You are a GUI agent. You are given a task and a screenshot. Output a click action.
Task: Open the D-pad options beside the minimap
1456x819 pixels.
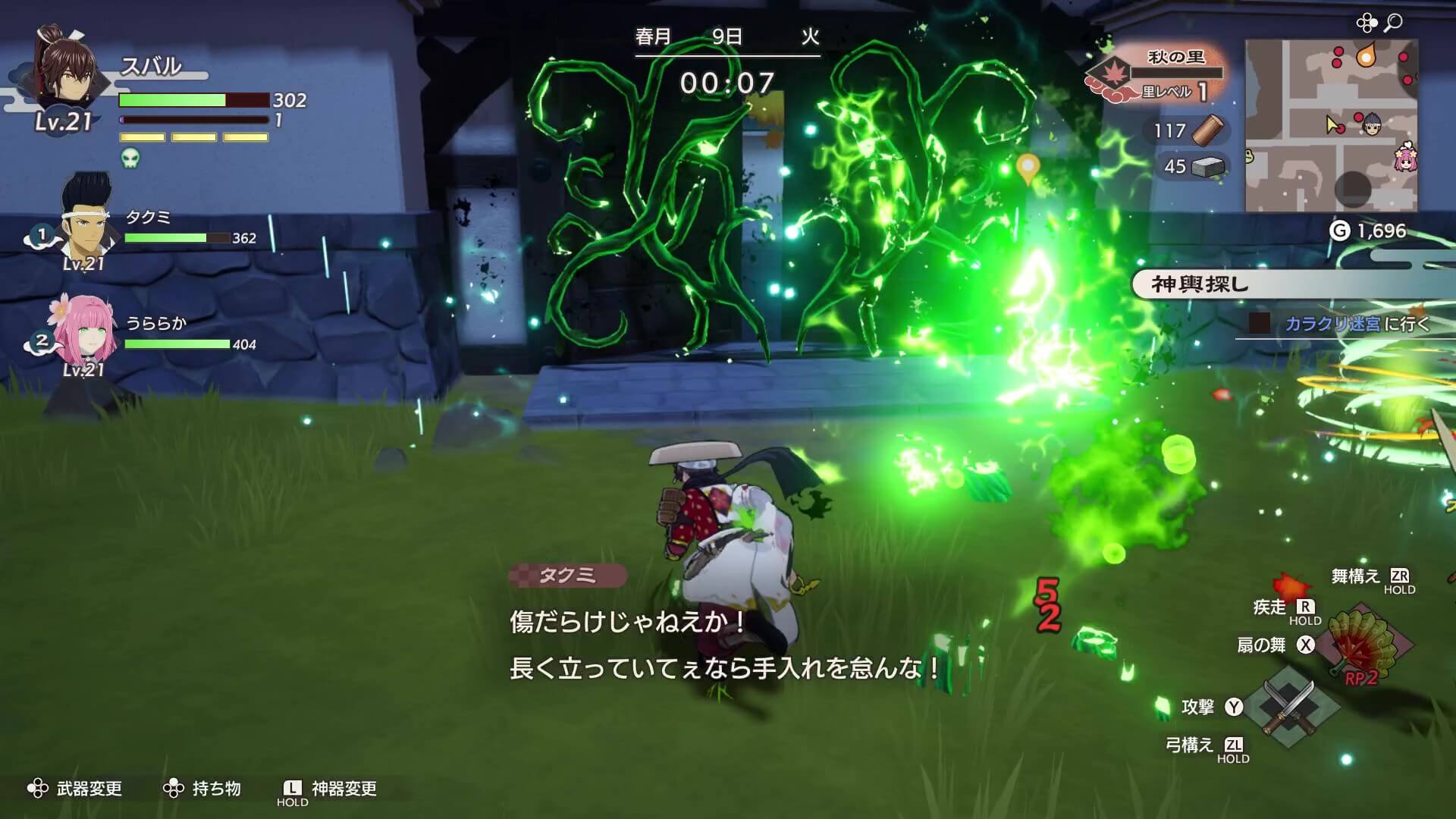coord(1367,23)
